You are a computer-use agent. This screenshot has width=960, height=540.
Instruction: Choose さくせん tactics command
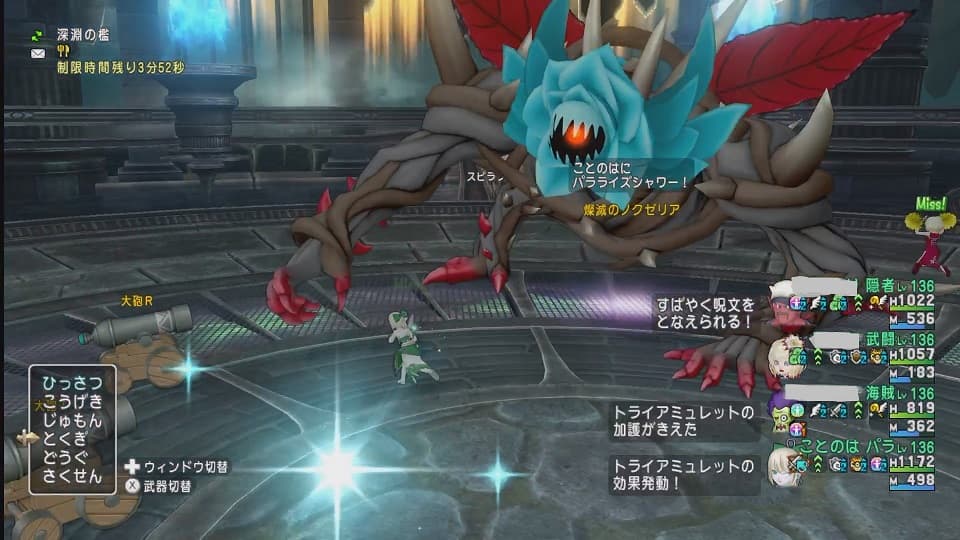pos(72,476)
